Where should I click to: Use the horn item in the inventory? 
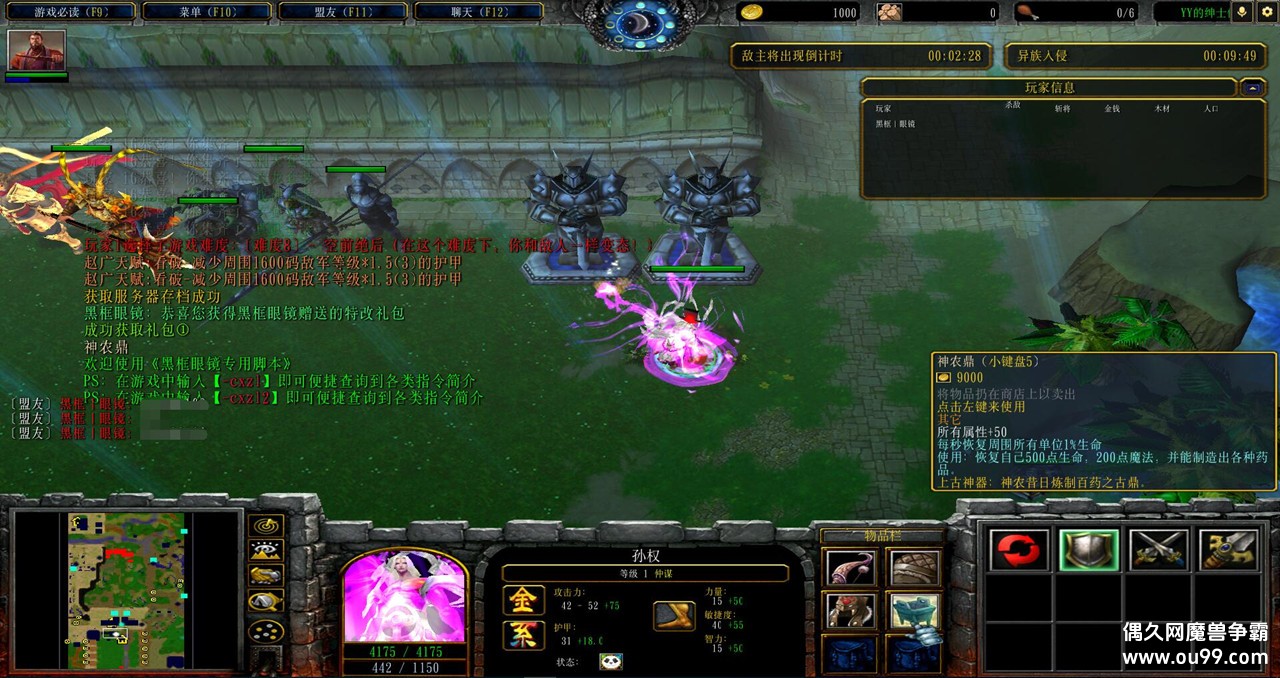click(851, 568)
